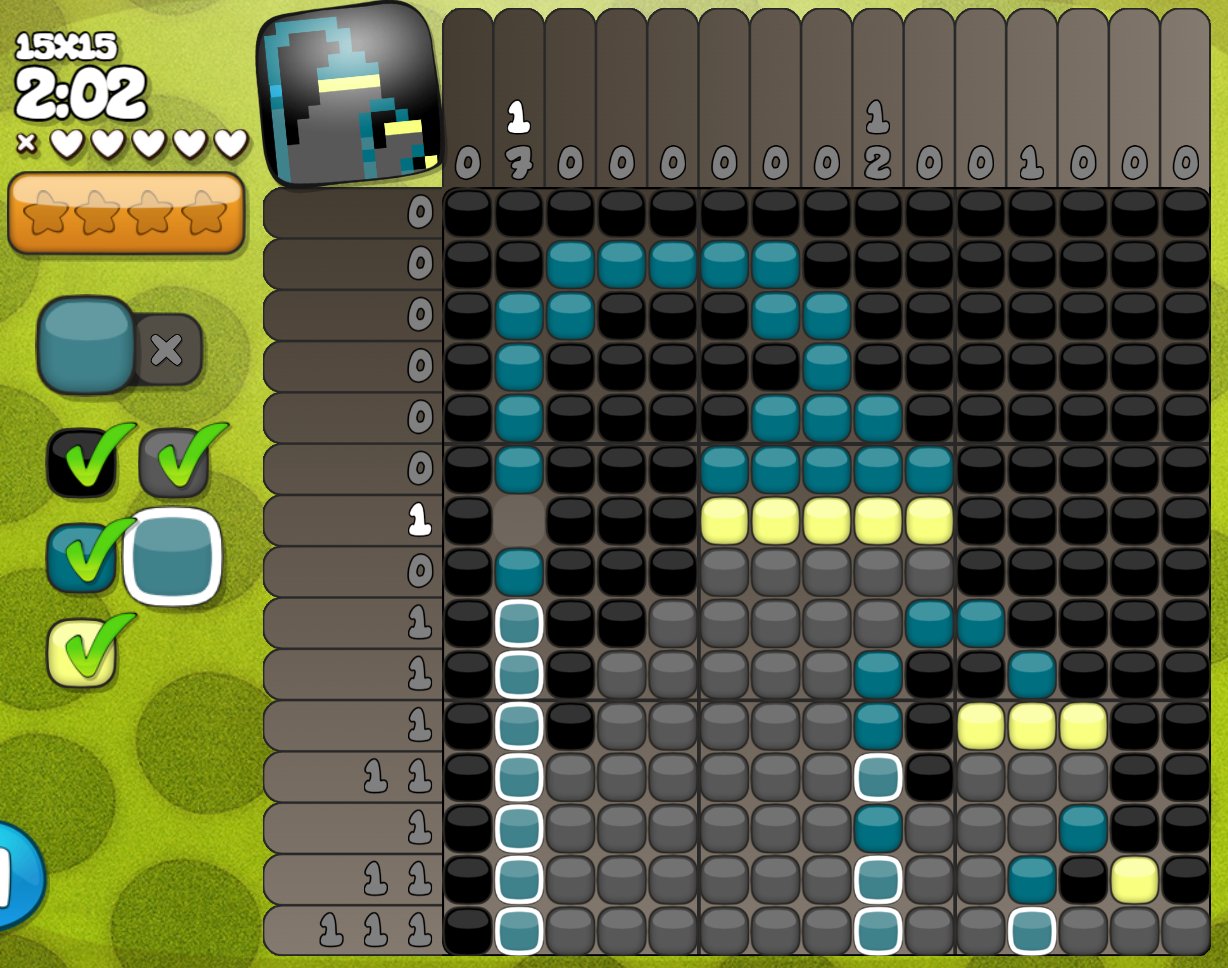Viewport: 1228px width, 968px height.
Task: Open the puzzle preview picture thumbnail
Action: tap(349, 95)
